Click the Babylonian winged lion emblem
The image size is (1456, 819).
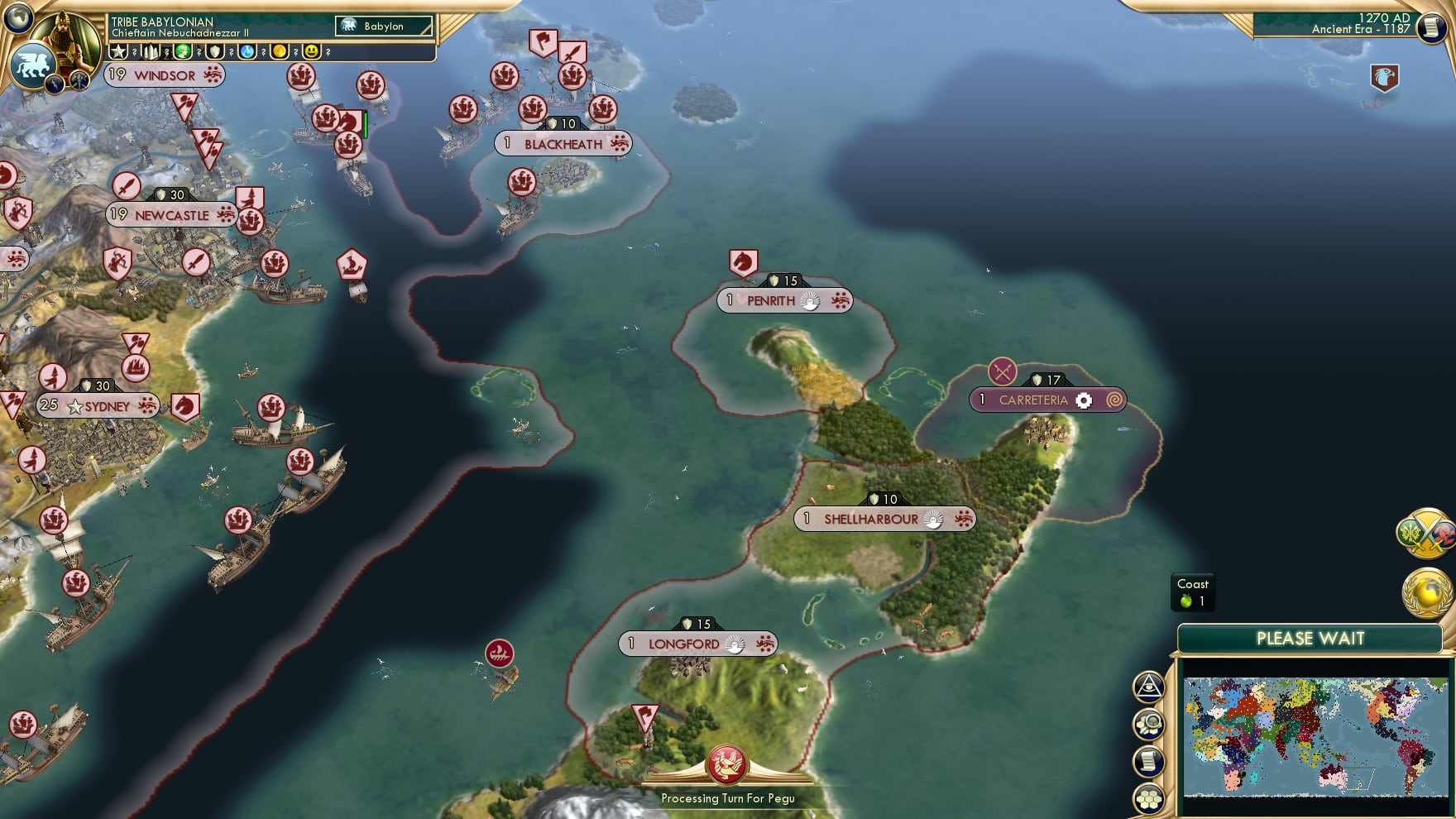(x=31, y=66)
